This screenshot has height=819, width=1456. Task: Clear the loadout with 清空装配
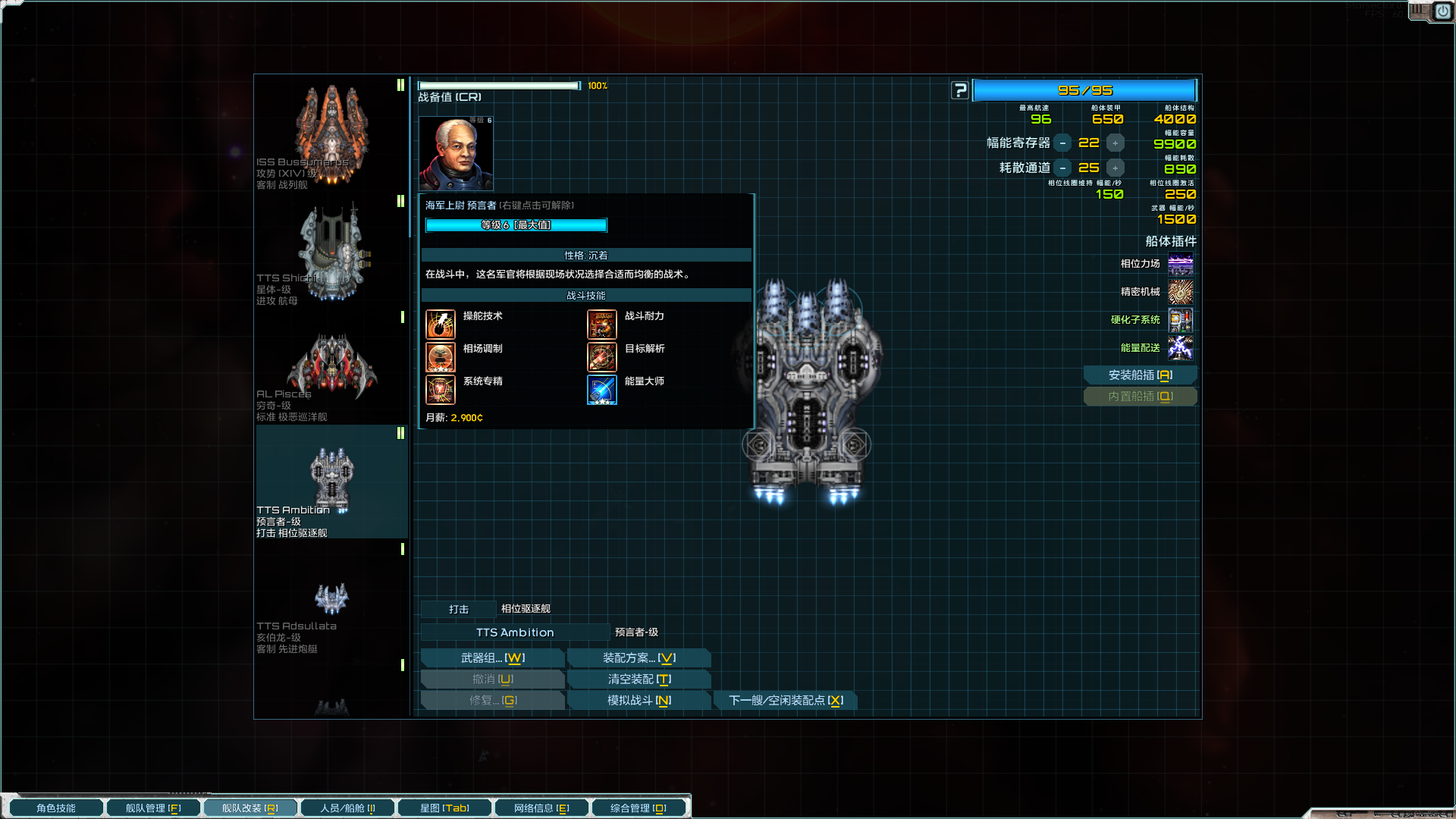pyautogui.click(x=639, y=679)
